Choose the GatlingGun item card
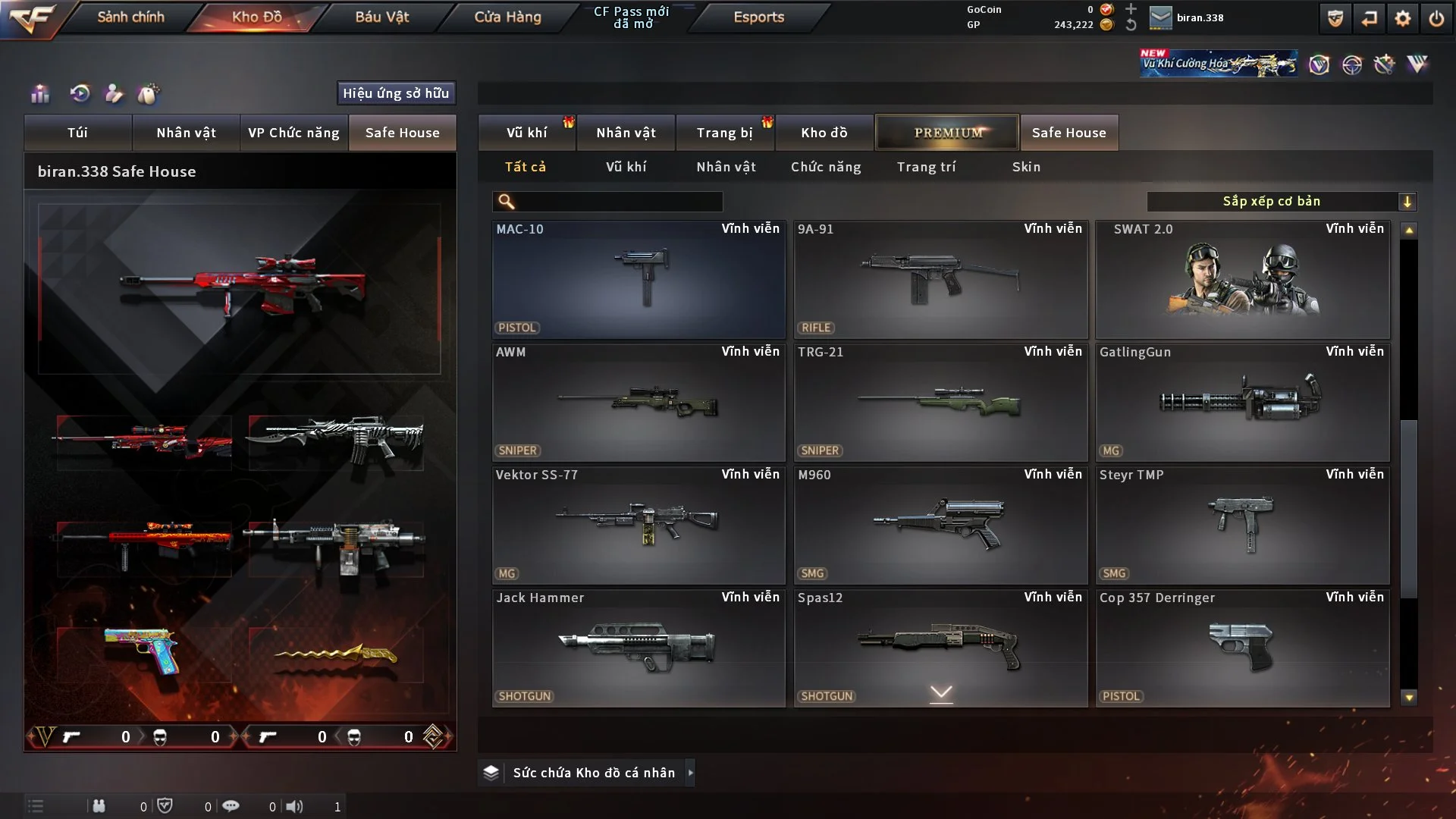1456x819 pixels. pos(1242,402)
